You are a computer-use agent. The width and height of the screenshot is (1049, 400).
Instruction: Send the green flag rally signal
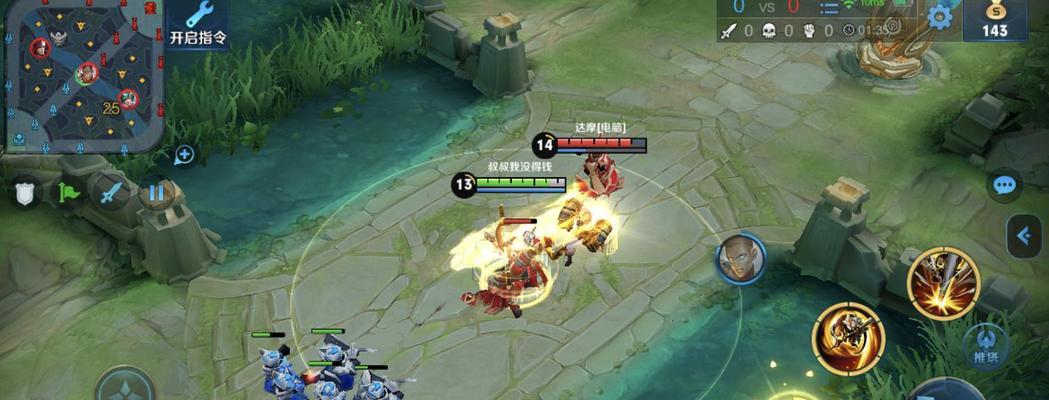68,192
